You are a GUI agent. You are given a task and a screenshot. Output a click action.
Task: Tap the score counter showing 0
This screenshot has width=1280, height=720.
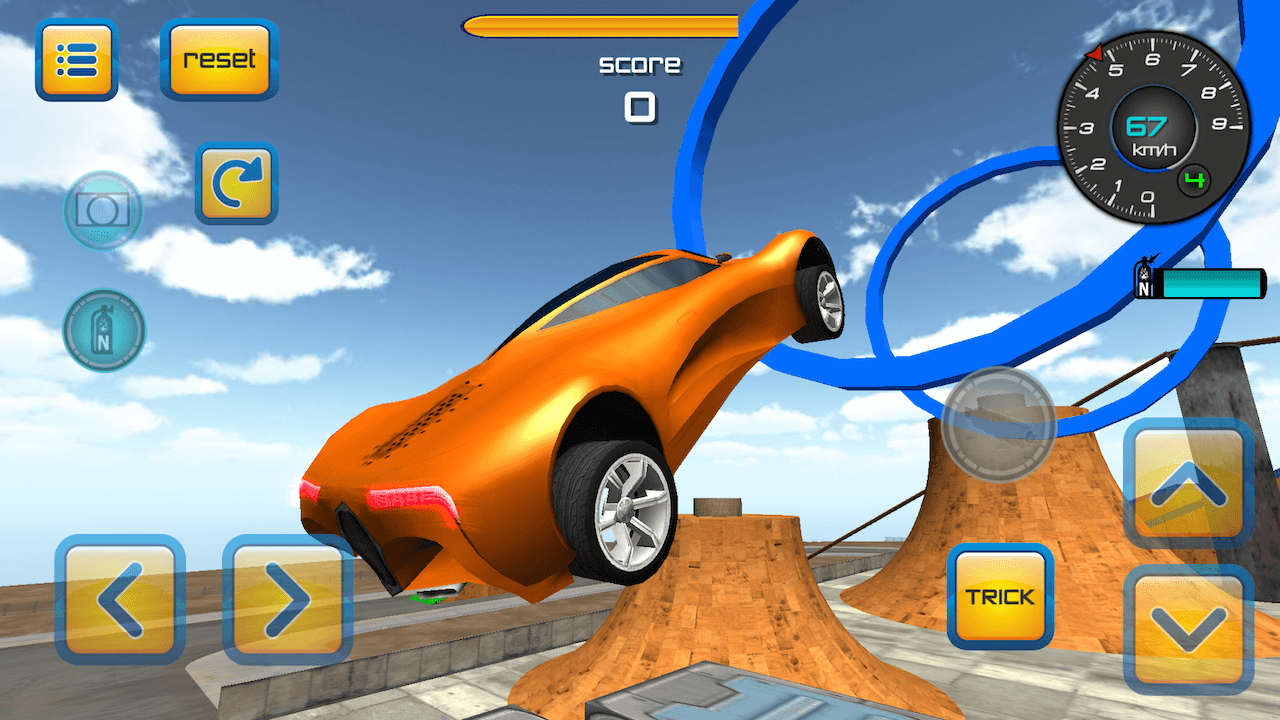point(640,104)
